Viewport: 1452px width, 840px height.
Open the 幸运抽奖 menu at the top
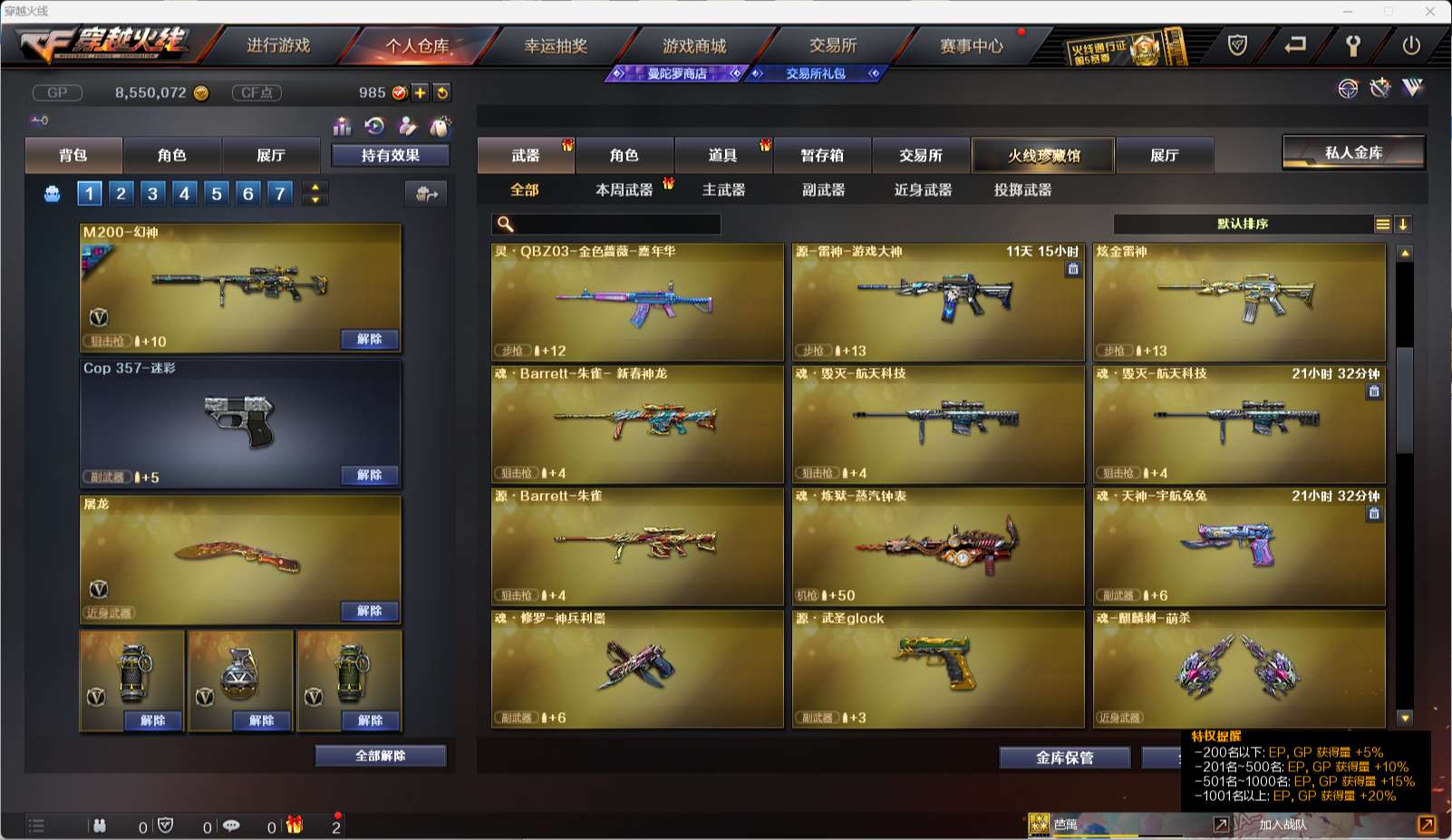click(x=557, y=44)
